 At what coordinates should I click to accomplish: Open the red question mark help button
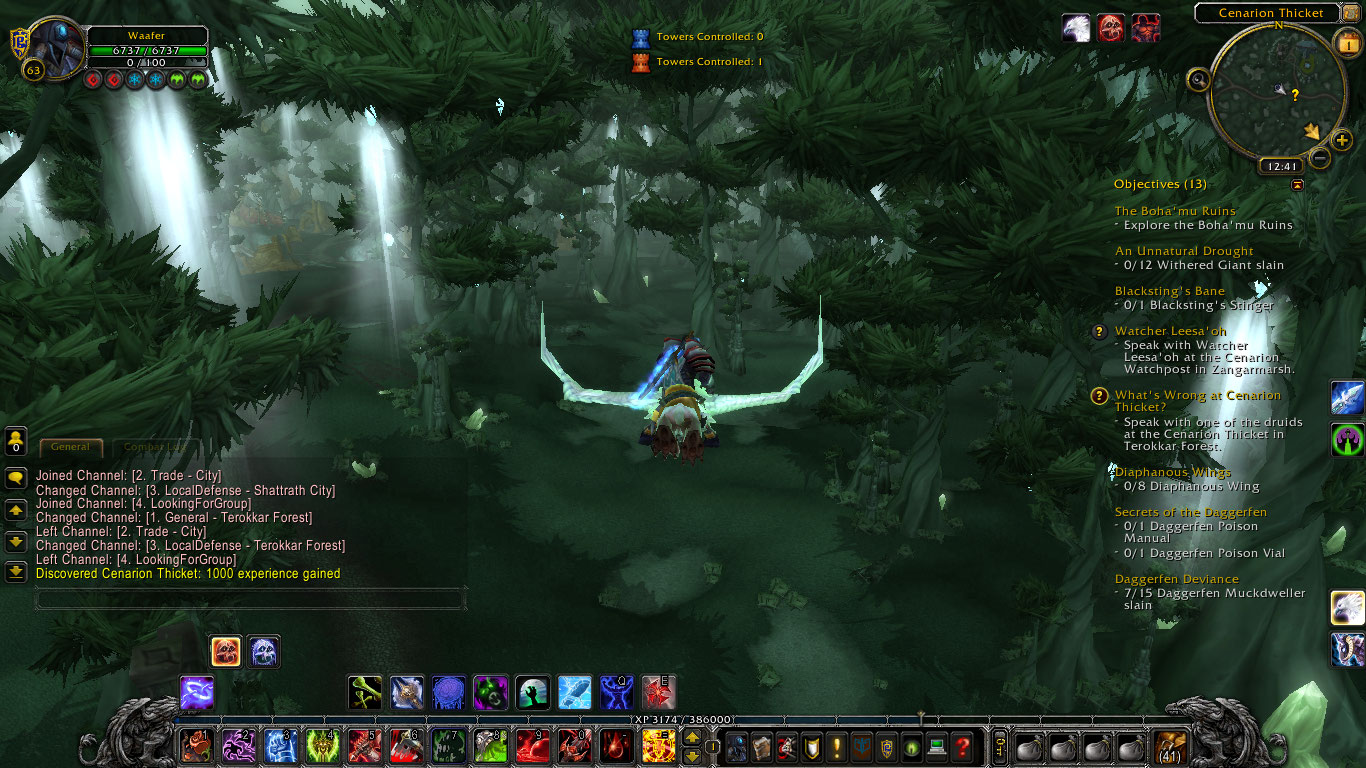pos(962,747)
